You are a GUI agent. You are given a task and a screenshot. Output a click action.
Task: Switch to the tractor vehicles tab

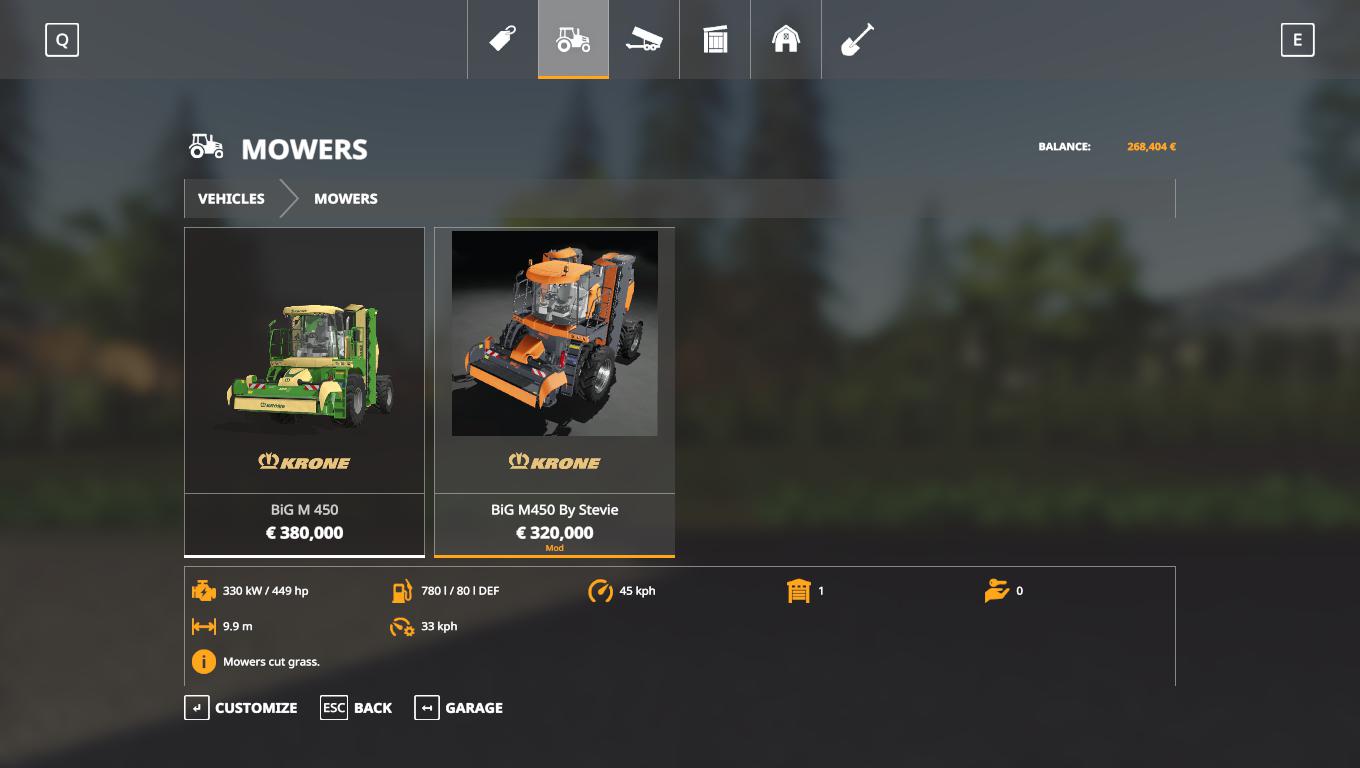pos(573,40)
